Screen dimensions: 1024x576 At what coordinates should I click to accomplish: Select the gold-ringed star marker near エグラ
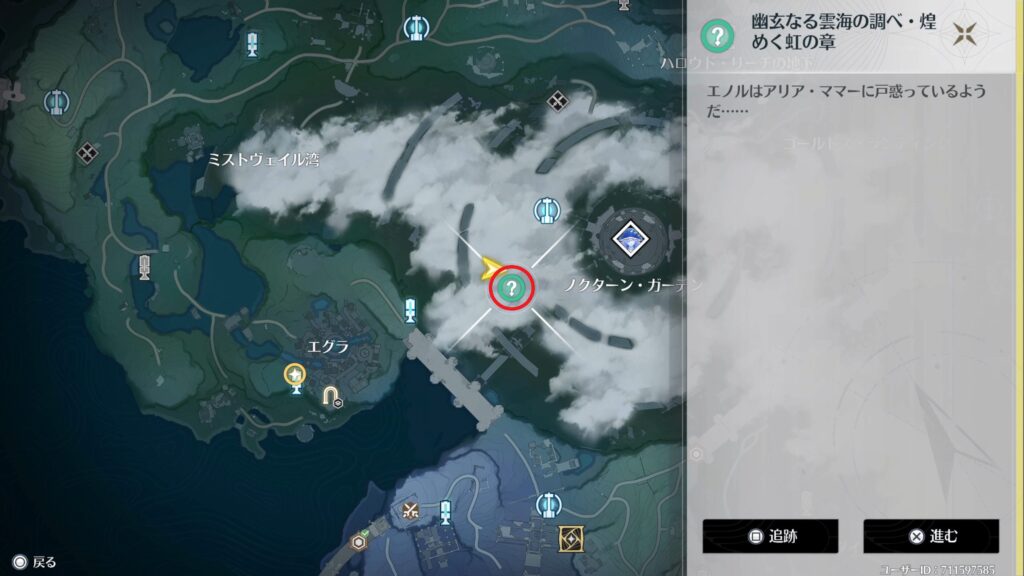[295, 376]
